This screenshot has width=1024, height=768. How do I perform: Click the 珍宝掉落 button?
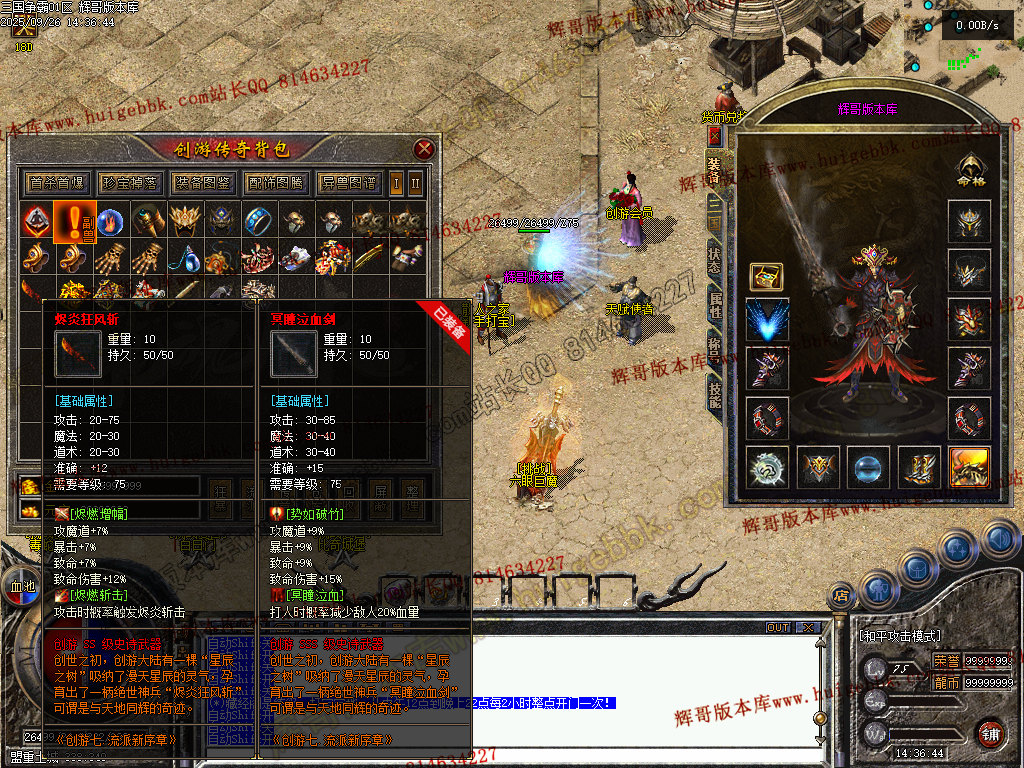pos(131,183)
